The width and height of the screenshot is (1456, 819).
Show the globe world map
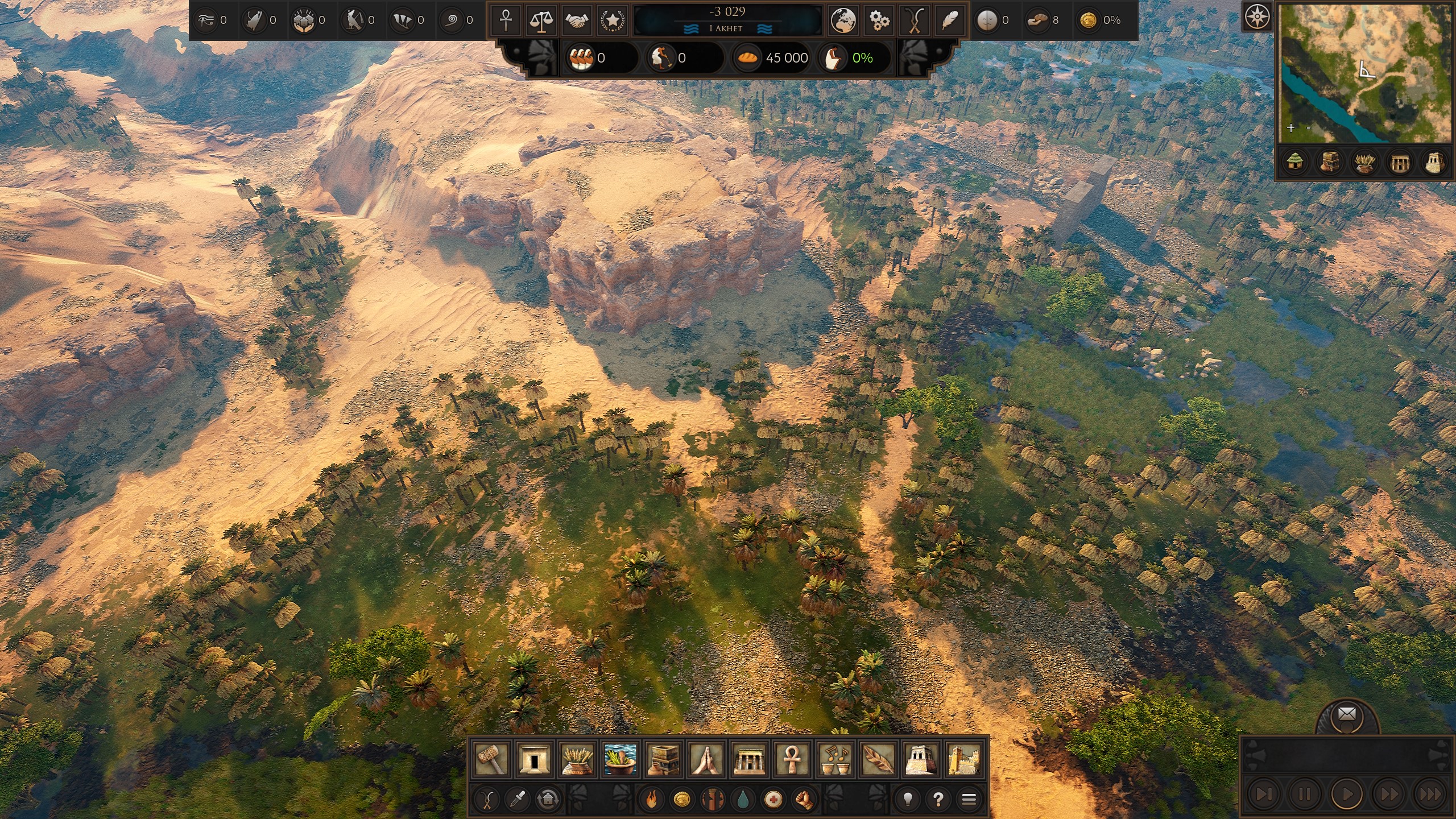(843, 20)
